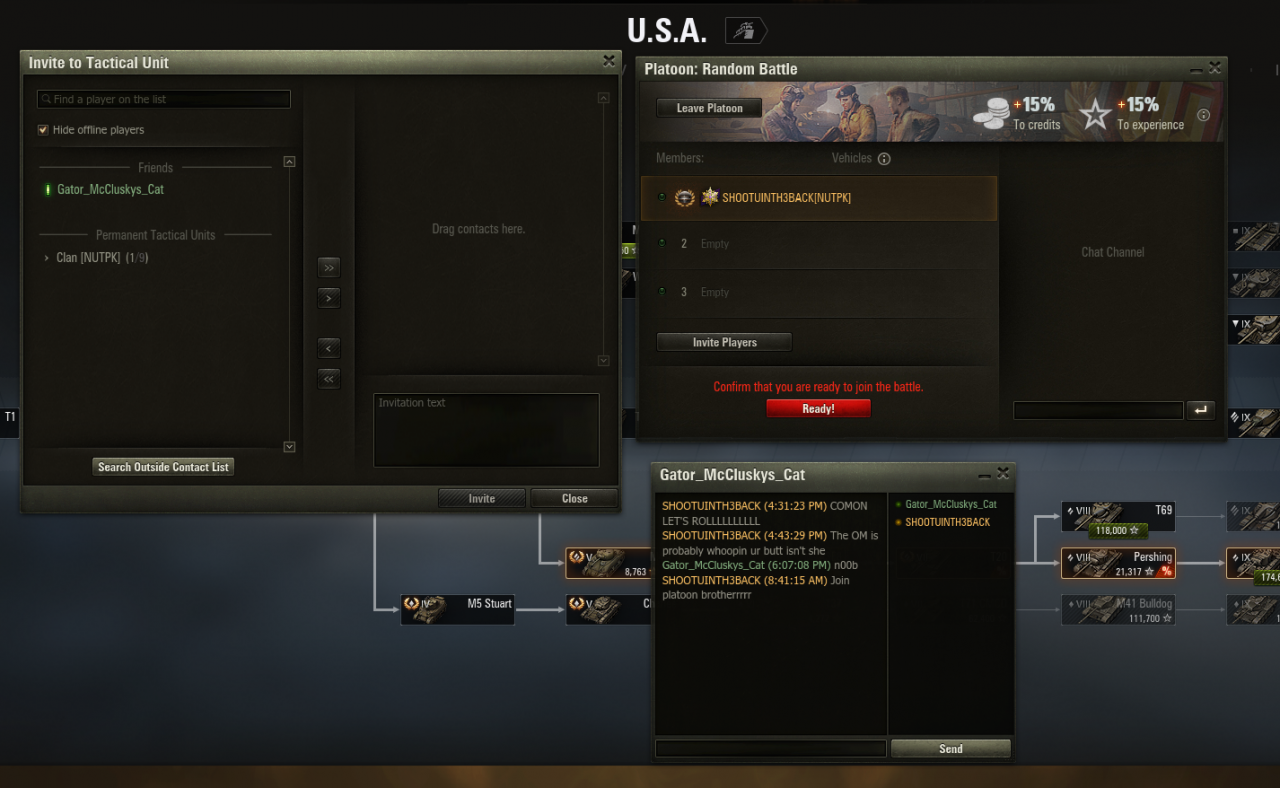
Task: Click the find a player search field
Action: [164, 100]
